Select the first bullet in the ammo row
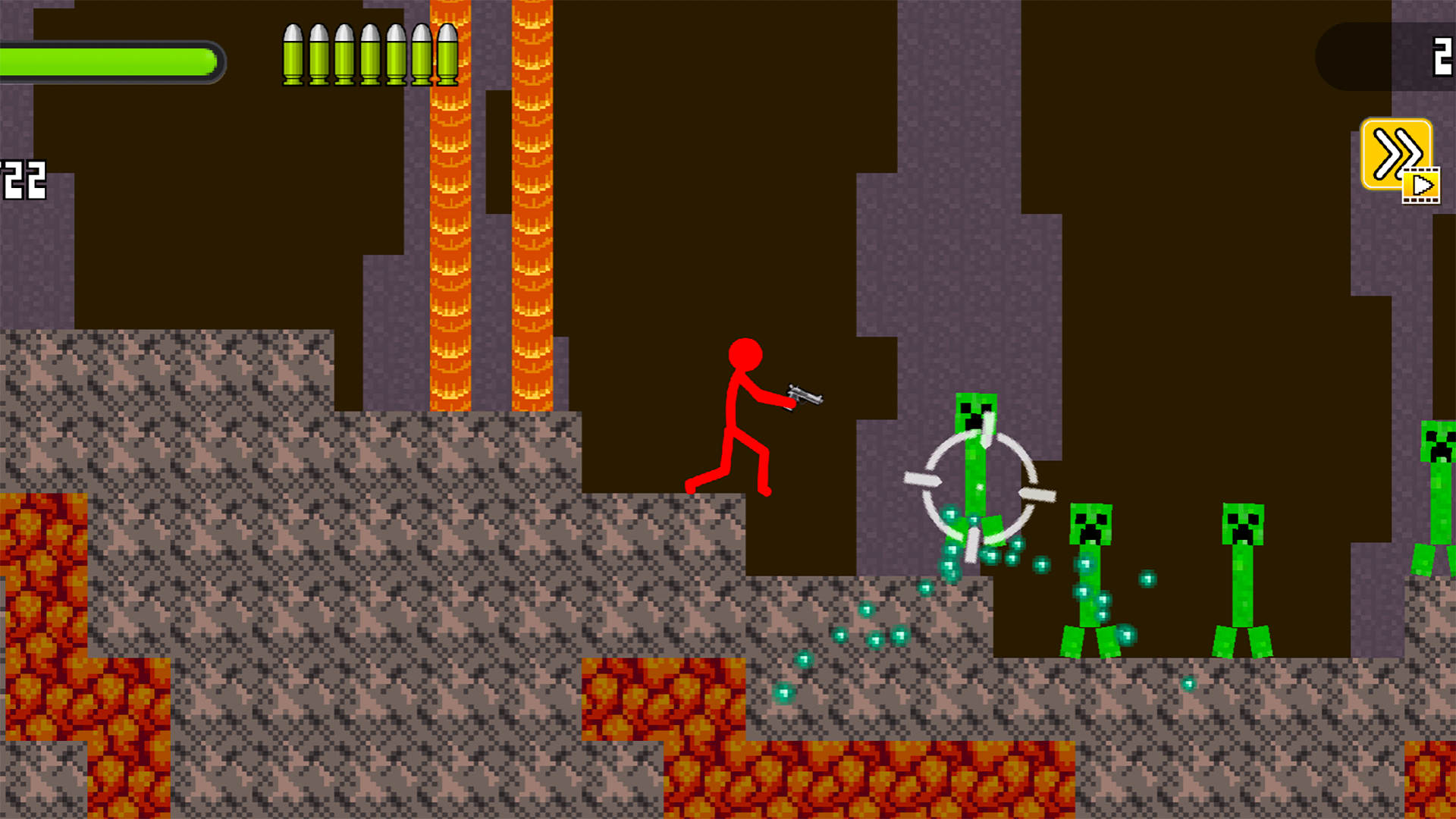Image resolution: width=1456 pixels, height=819 pixels. click(x=295, y=53)
